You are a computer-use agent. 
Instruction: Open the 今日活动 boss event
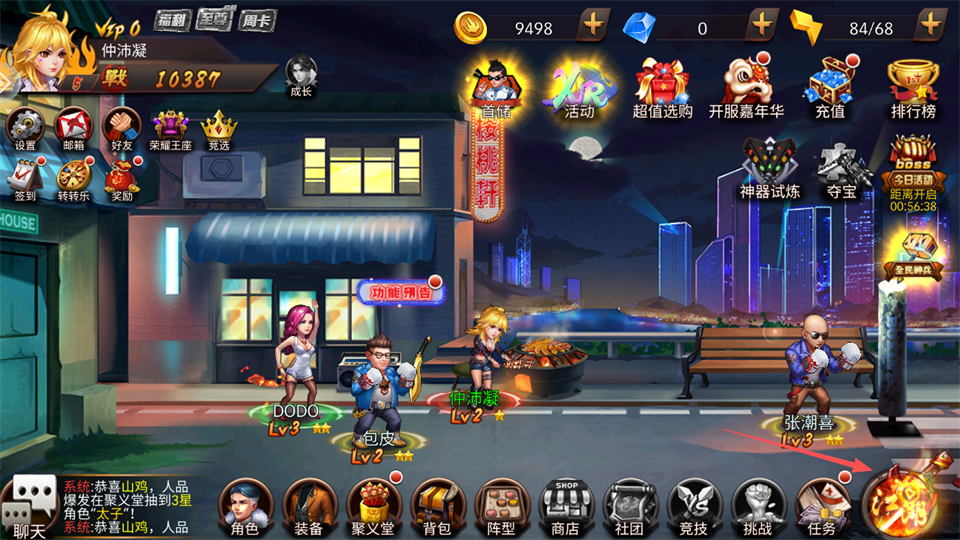[912, 170]
